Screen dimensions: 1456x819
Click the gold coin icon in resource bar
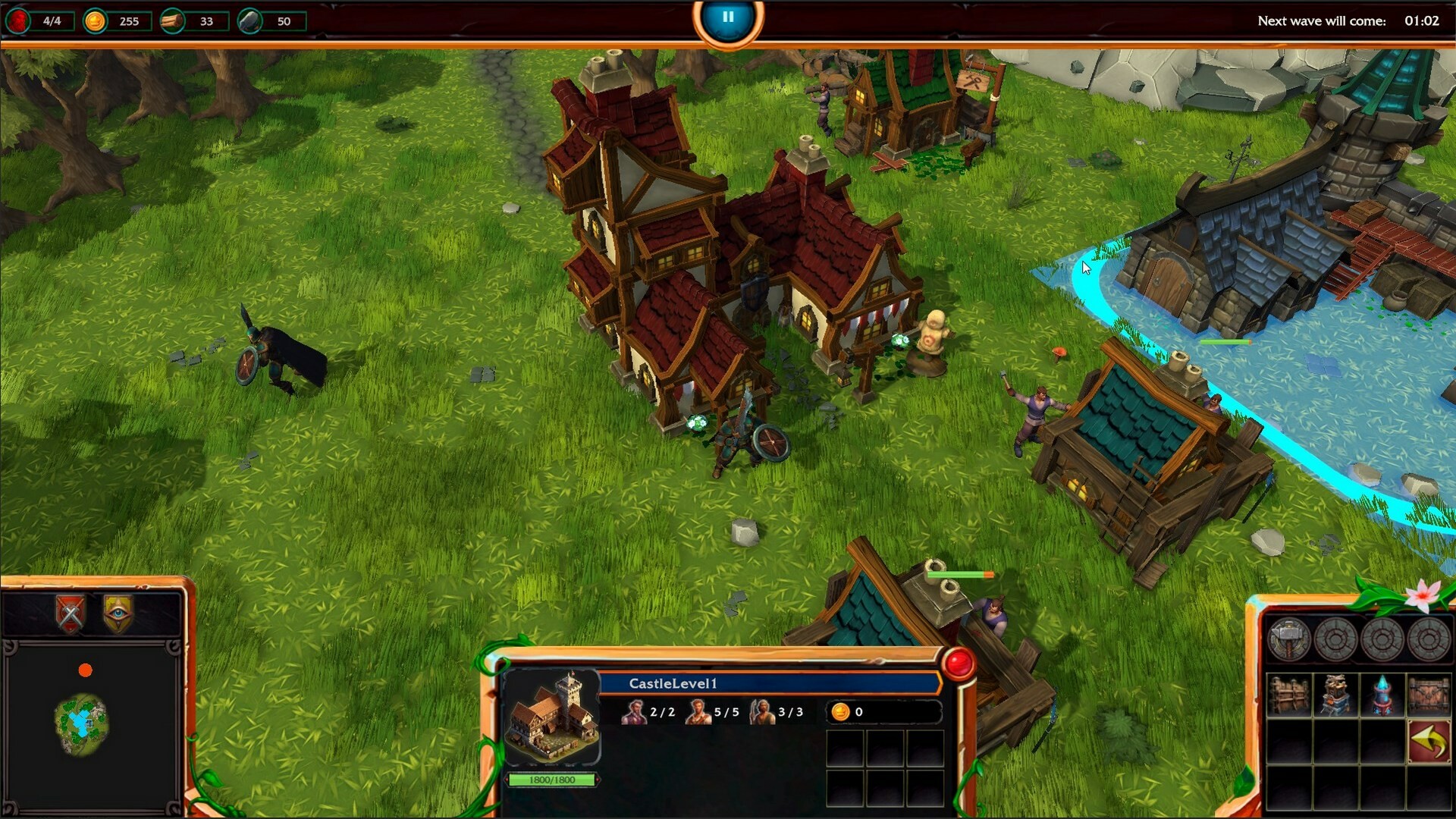click(95, 21)
